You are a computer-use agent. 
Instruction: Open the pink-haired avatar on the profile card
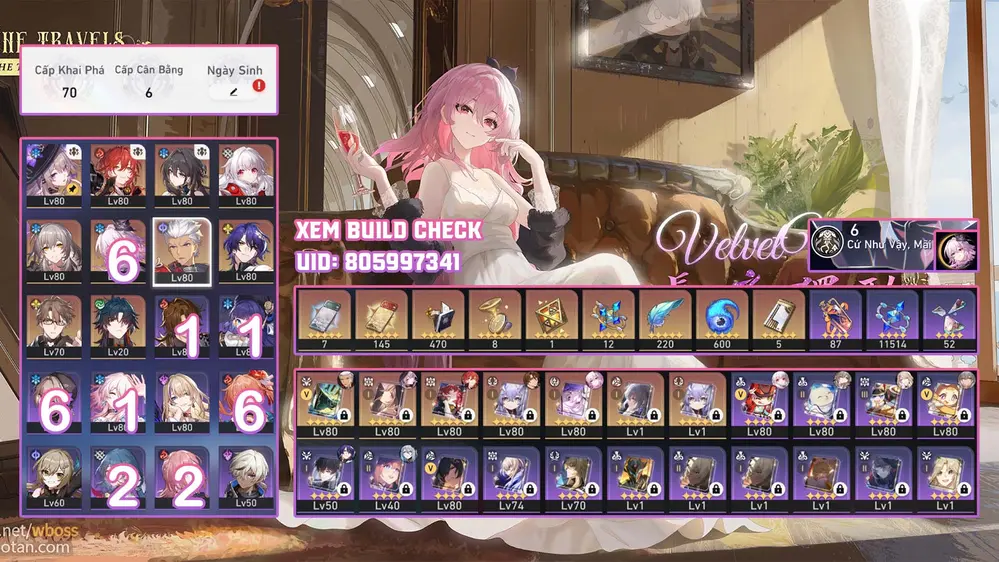(x=954, y=246)
